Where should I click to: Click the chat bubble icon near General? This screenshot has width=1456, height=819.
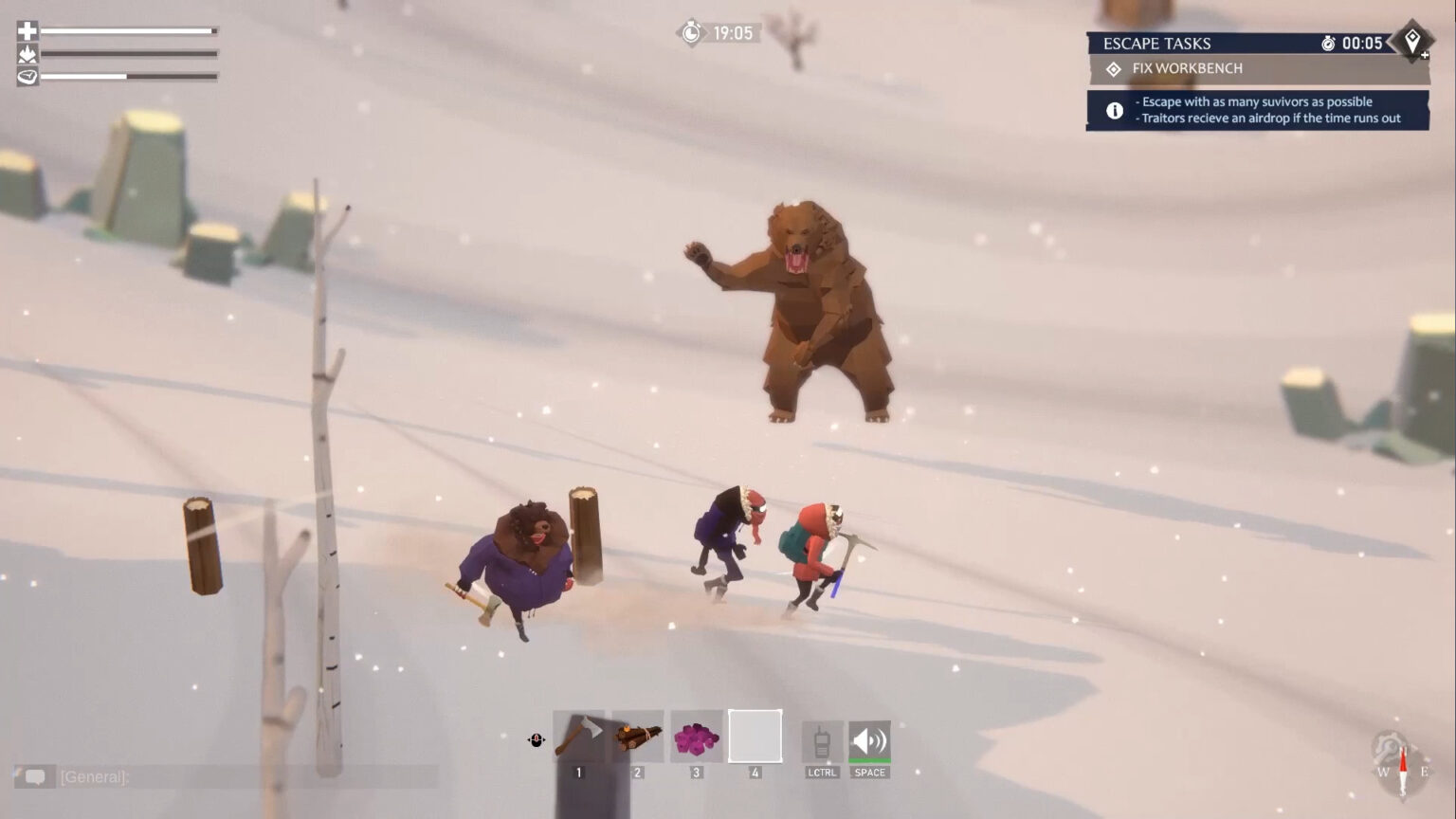pyautogui.click(x=36, y=777)
